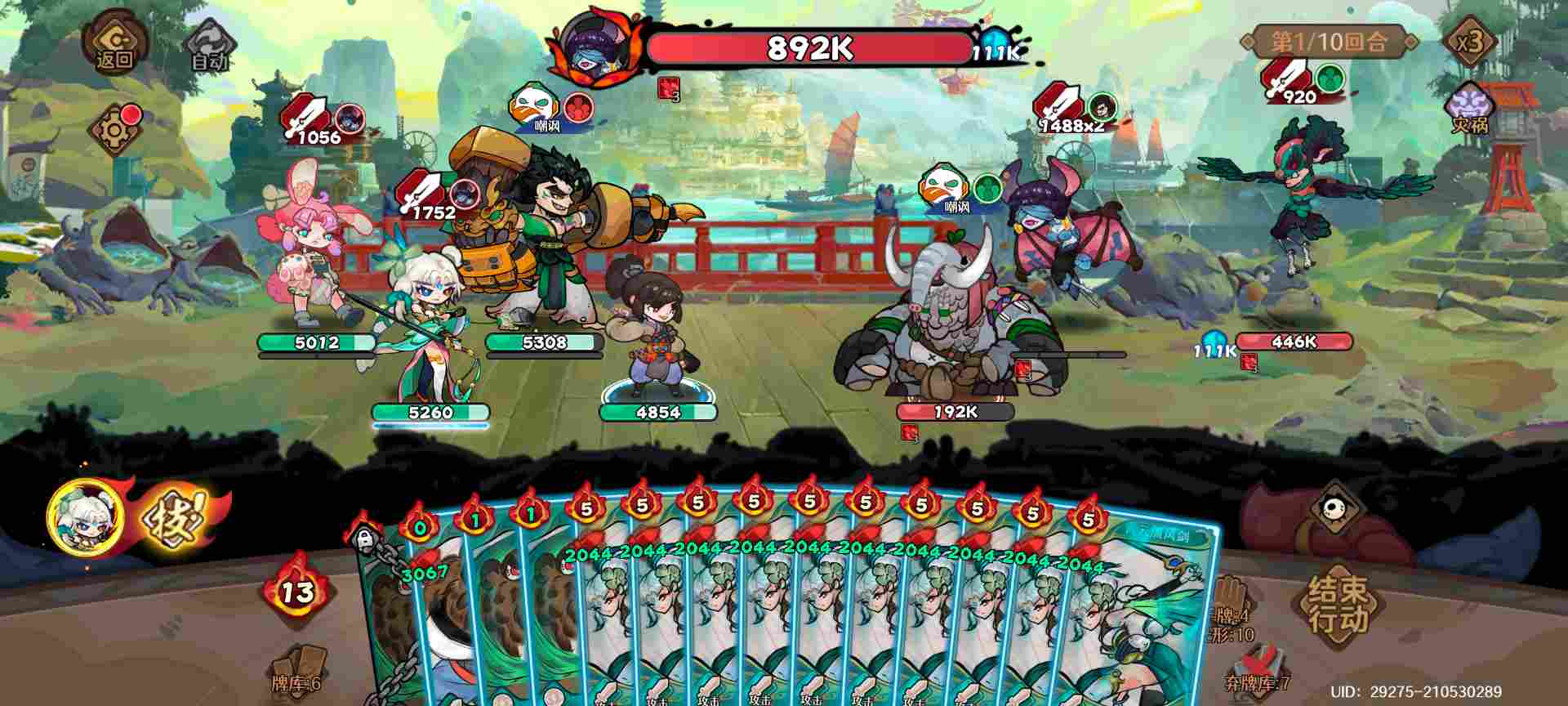Select the boss avatar above the 892K bar

[599, 45]
